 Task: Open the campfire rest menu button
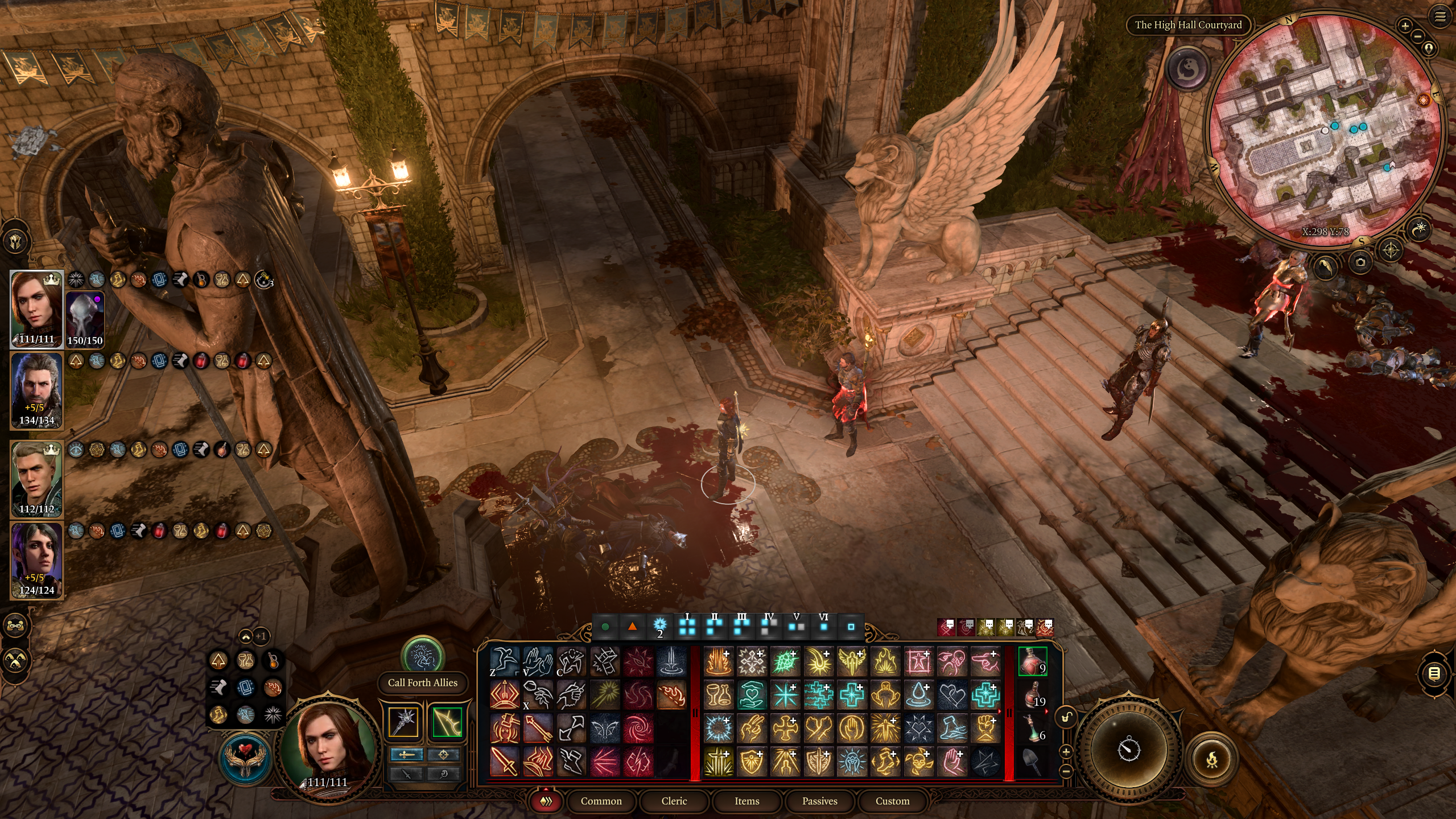click(x=1212, y=759)
